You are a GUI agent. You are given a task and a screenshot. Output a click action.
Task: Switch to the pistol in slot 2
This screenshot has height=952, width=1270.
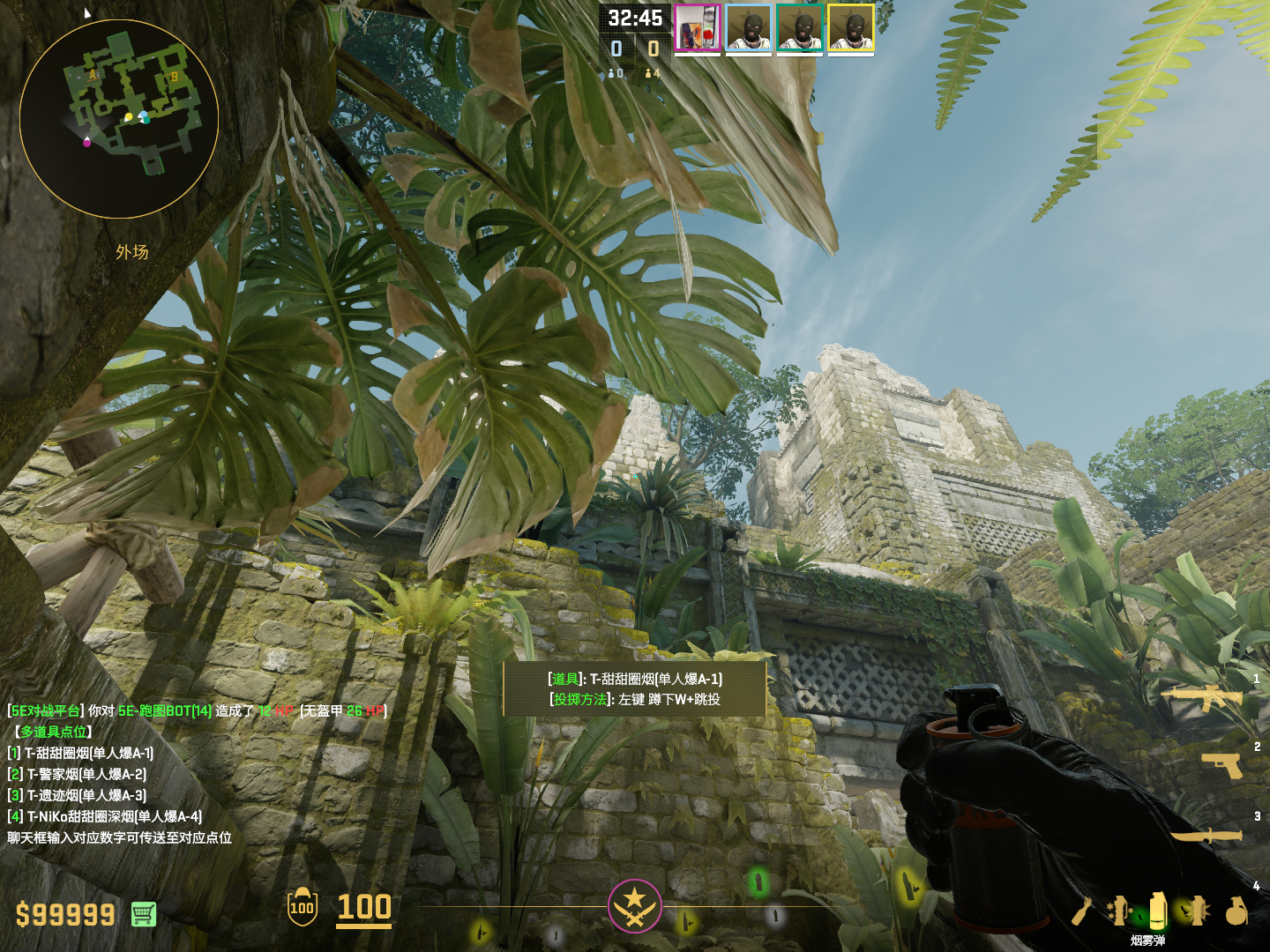[x=1222, y=765]
